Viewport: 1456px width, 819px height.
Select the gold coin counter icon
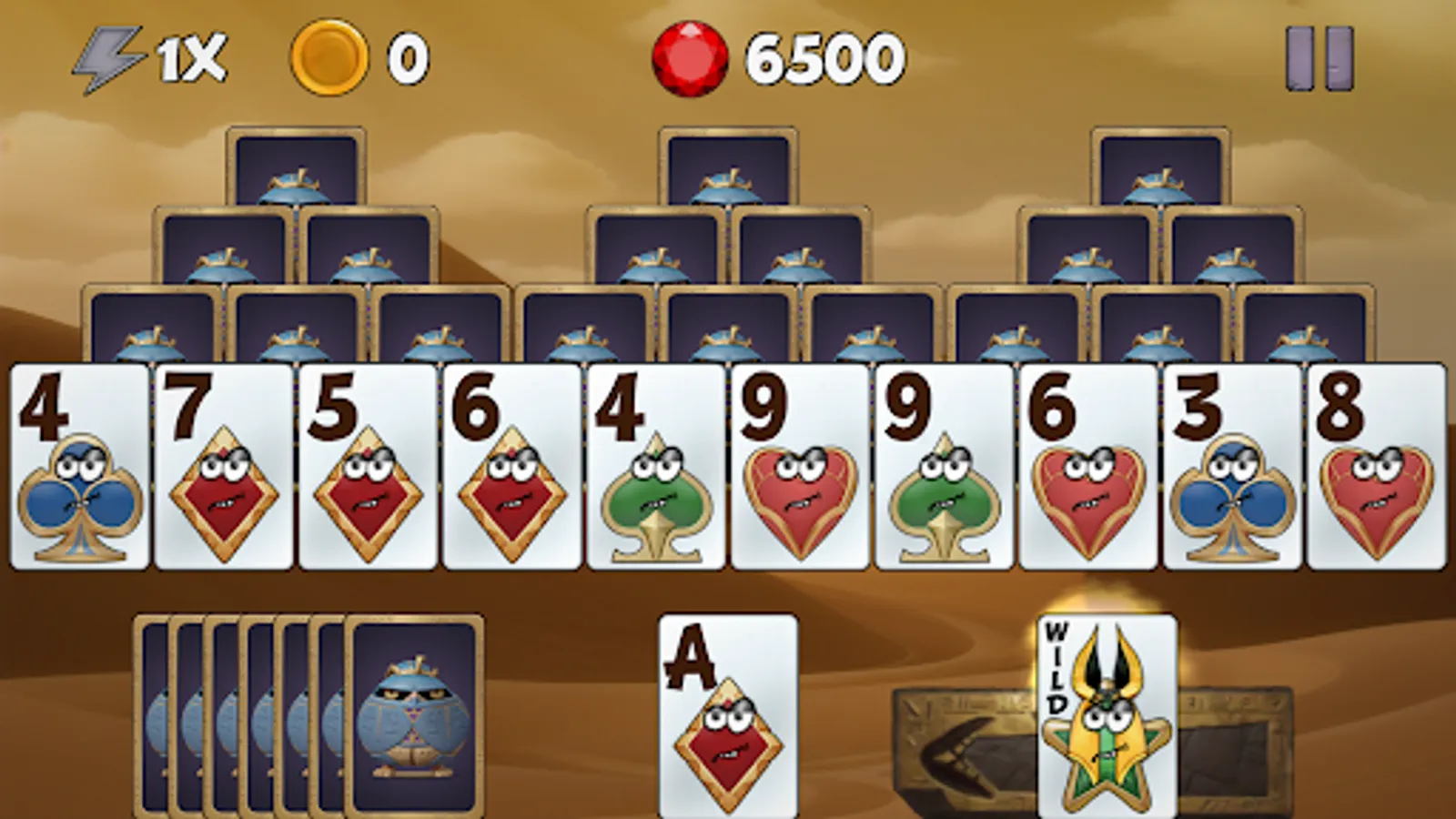tap(328, 56)
